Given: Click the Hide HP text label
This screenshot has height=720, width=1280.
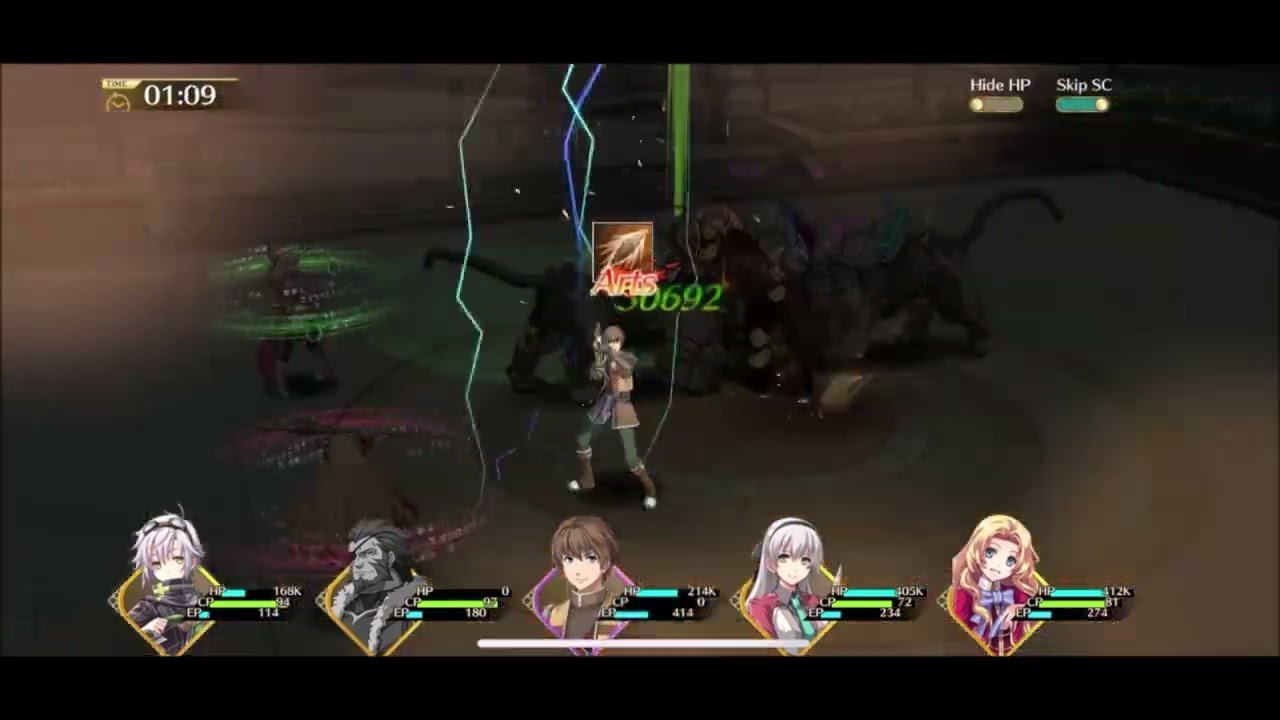Looking at the screenshot, I should tap(1000, 85).
